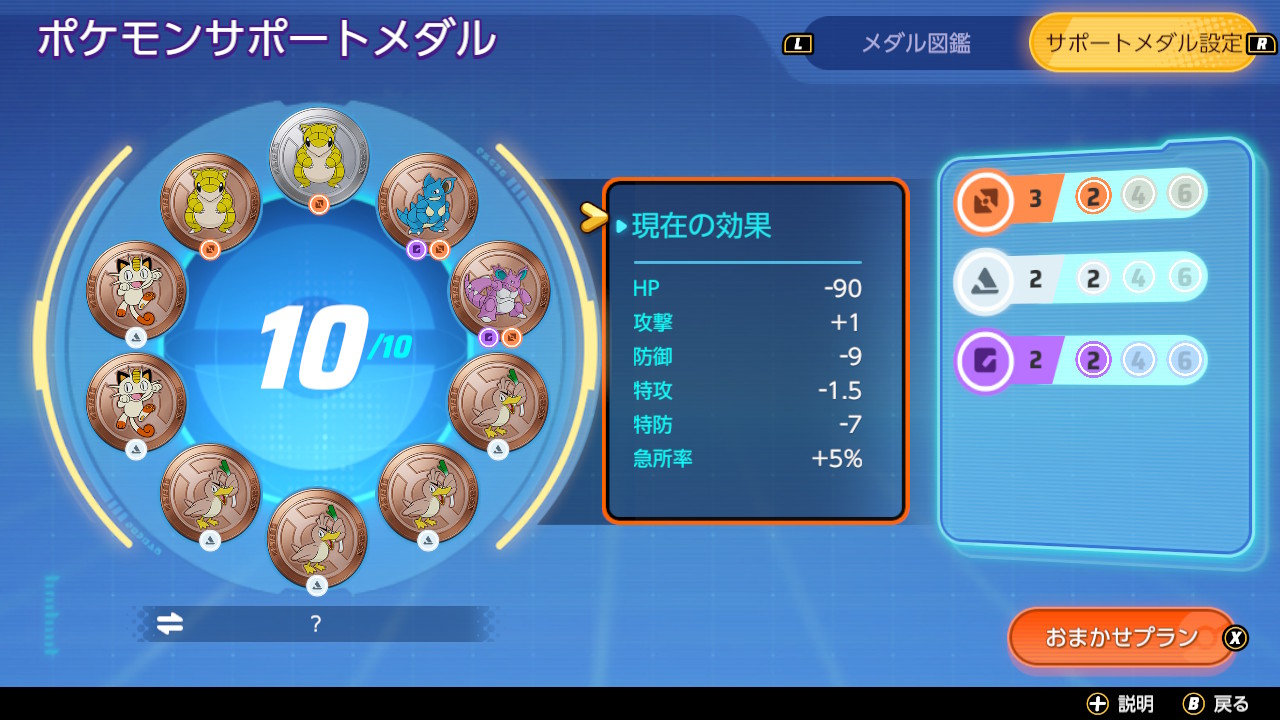
Task: Open the サポートメダル設定 tab
Action: click(1143, 43)
